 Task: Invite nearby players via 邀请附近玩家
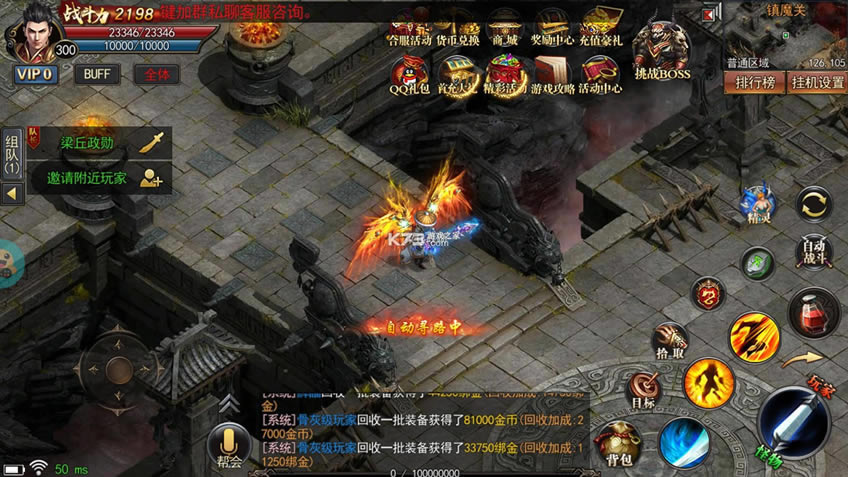[x=100, y=178]
